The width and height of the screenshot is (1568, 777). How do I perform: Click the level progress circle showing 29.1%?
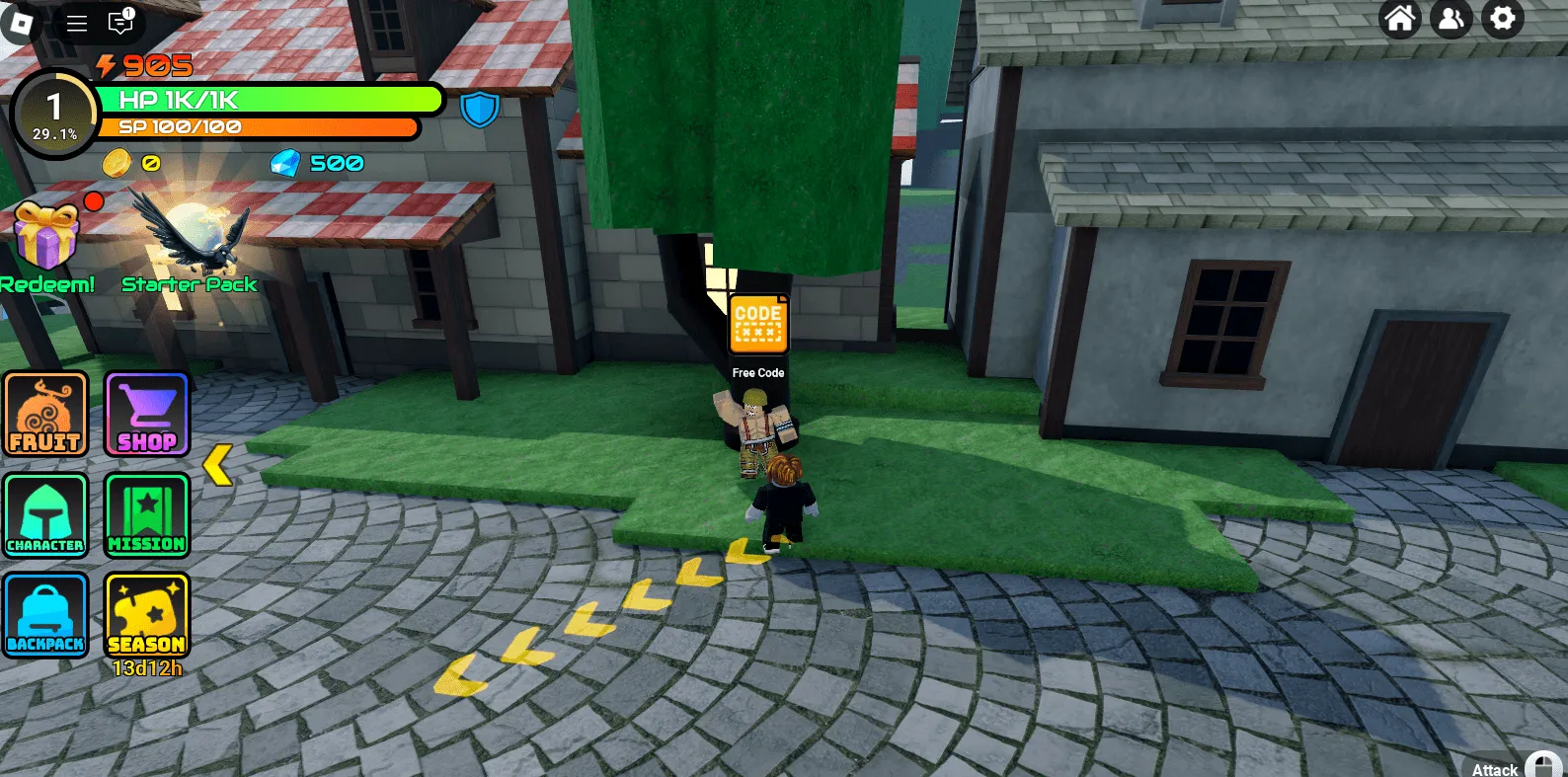point(54,111)
